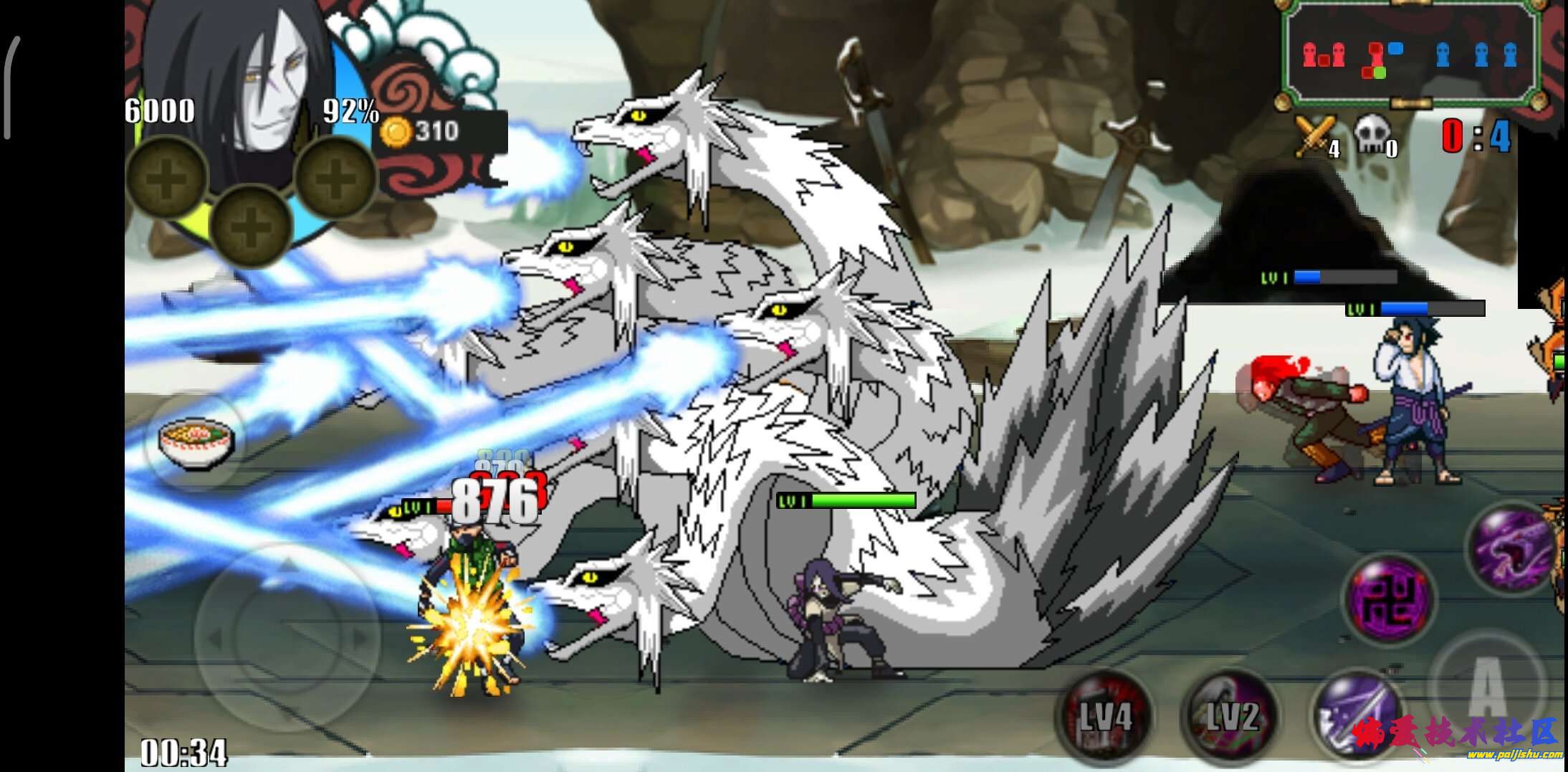Activate the LV4 locked skill
This screenshot has width=1568, height=772.
point(1104,714)
